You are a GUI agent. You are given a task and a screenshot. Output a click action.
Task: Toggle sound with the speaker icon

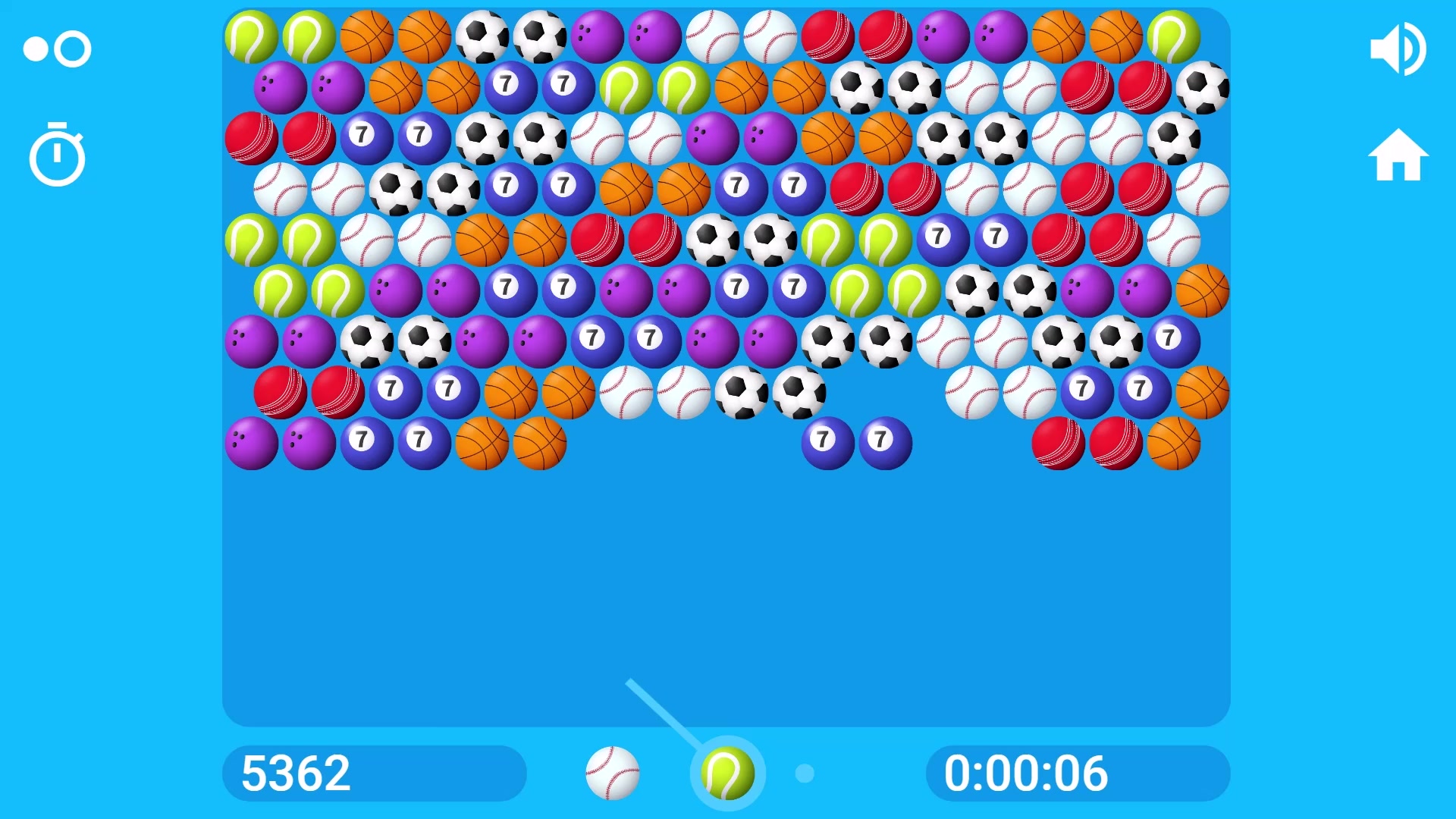point(1399,48)
